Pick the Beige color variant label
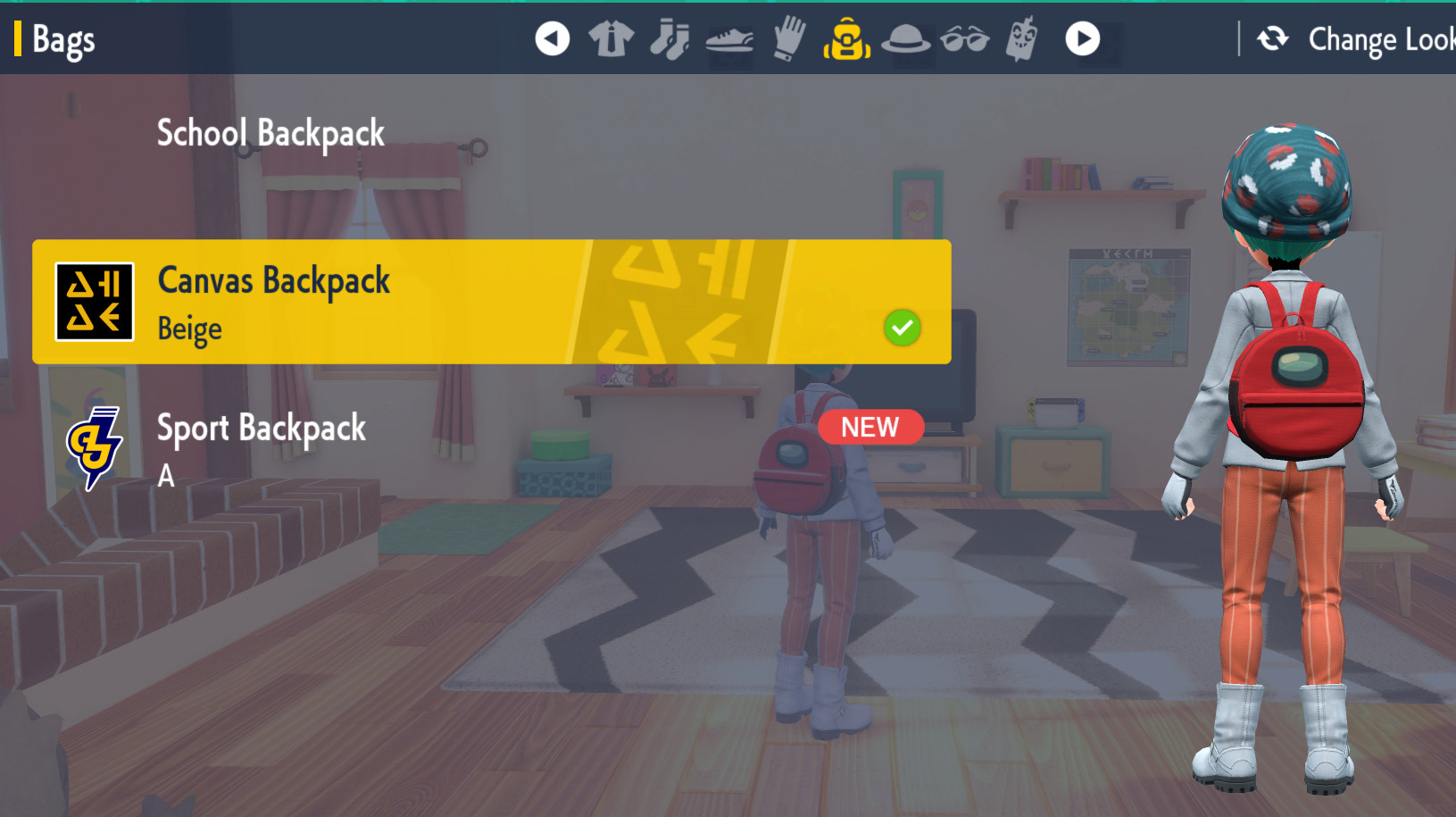Image resolution: width=1456 pixels, height=817 pixels. tap(188, 329)
